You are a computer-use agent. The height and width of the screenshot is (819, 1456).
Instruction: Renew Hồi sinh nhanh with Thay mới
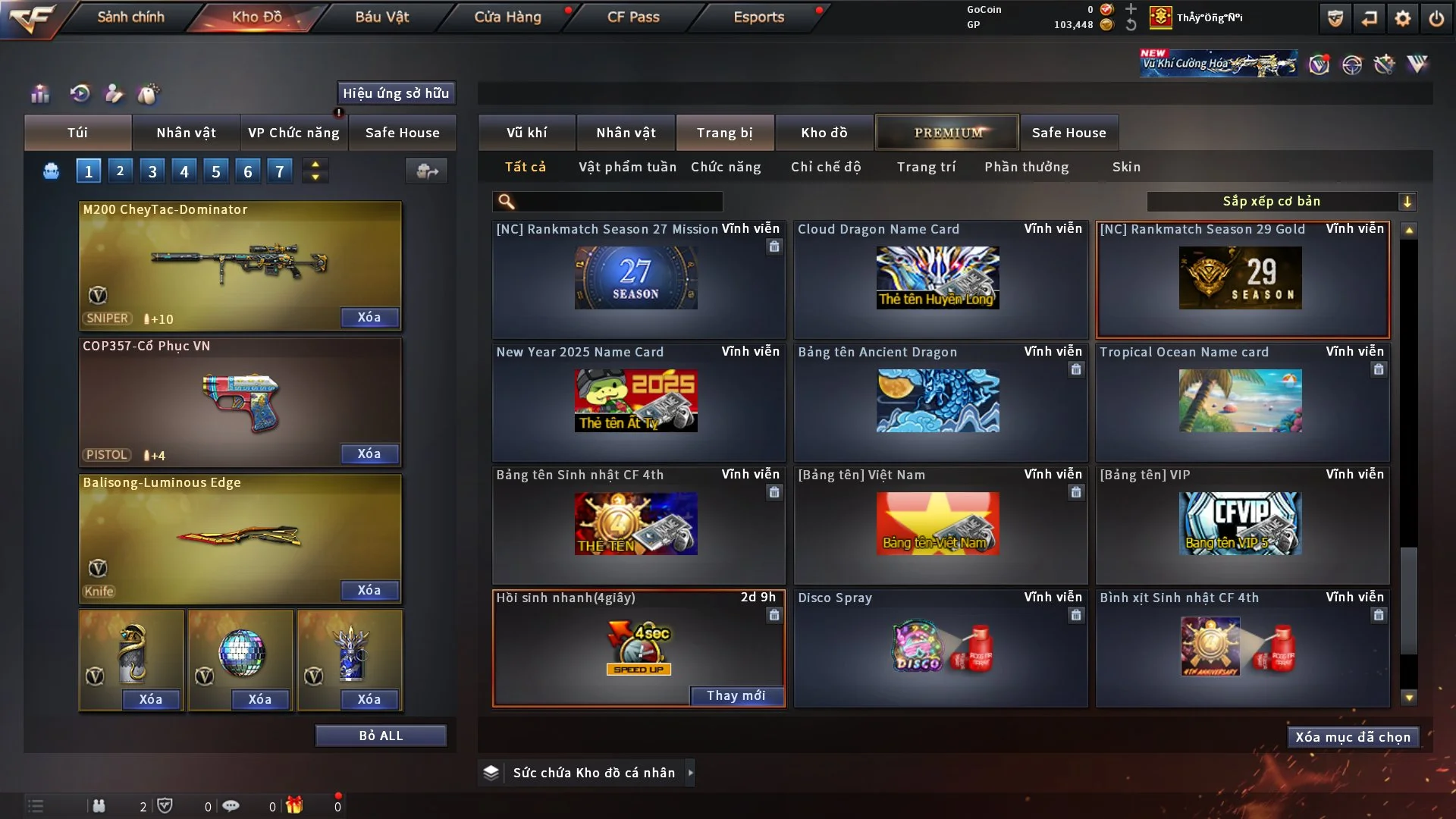tap(736, 695)
